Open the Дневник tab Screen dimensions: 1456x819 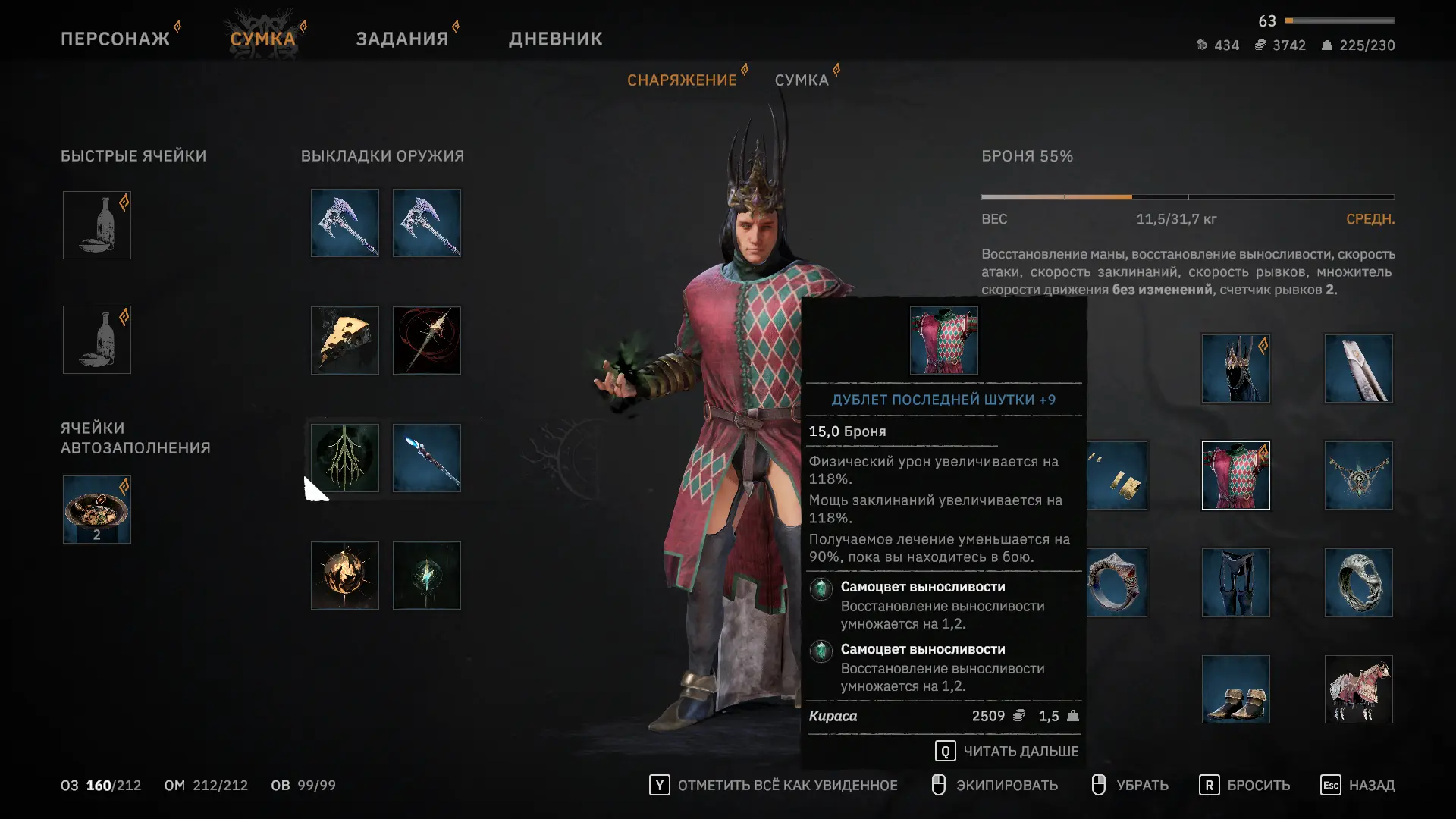point(555,39)
